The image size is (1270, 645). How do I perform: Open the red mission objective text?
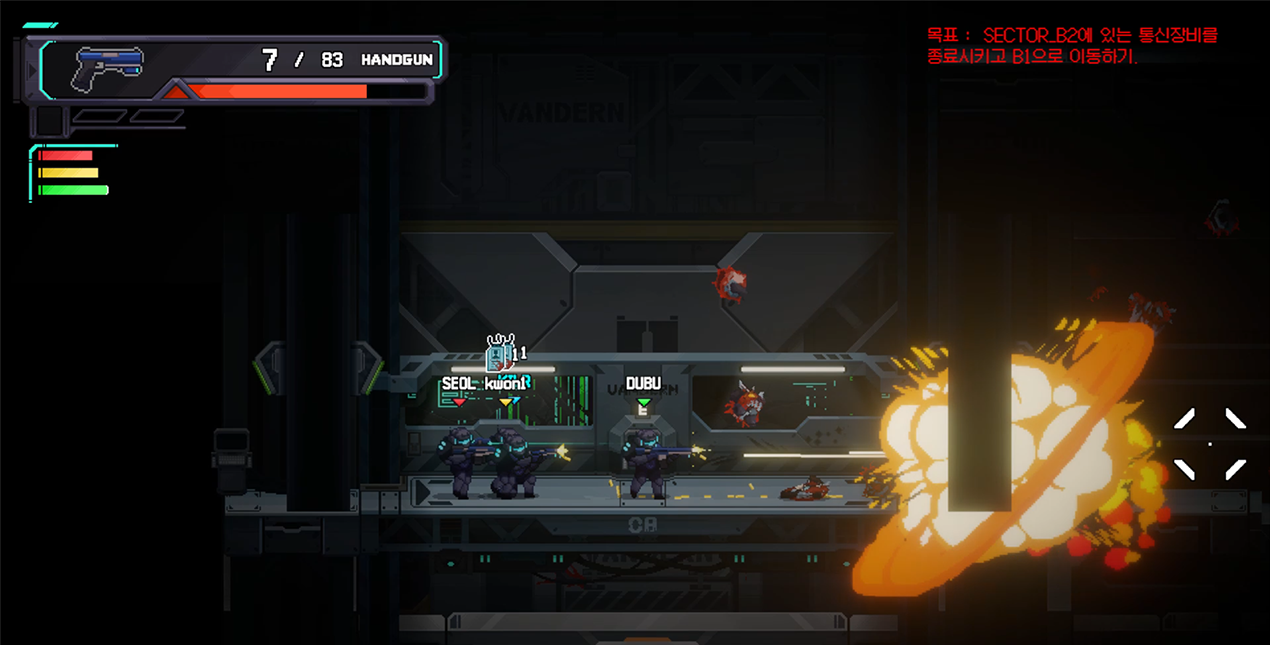(x=1071, y=46)
